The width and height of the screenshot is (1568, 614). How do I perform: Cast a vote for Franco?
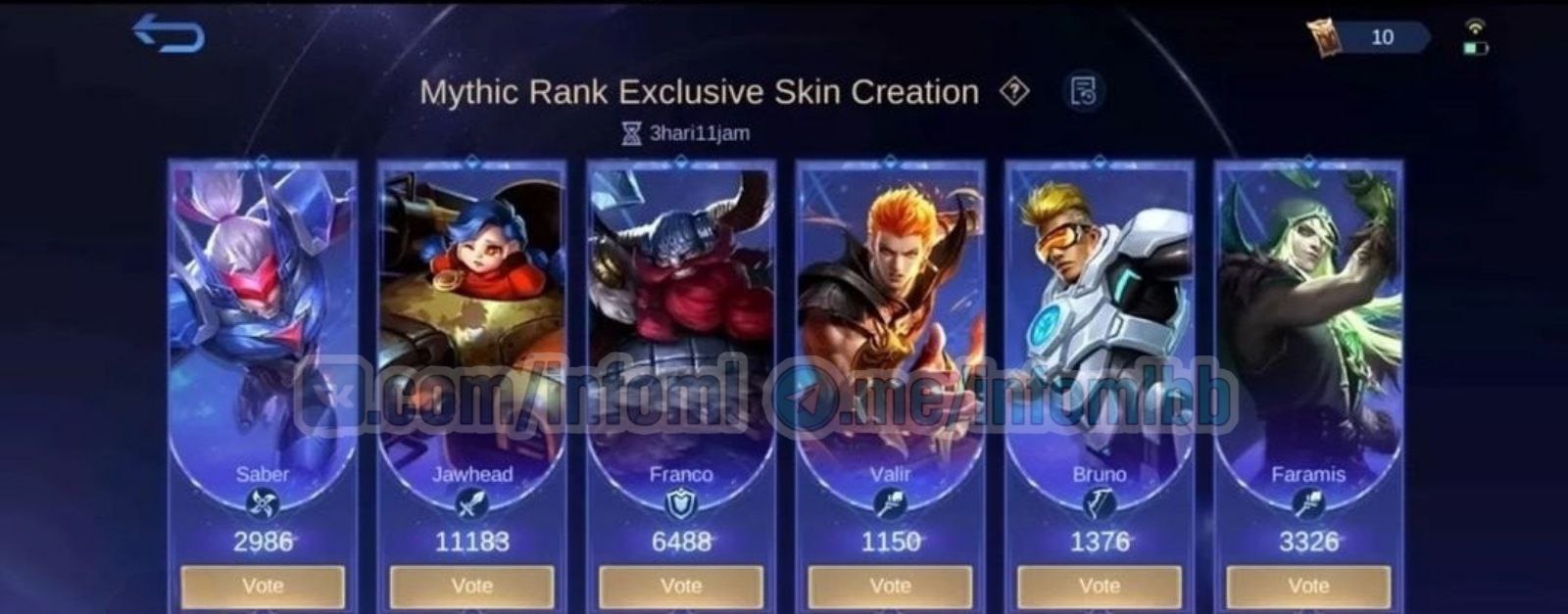click(x=681, y=586)
